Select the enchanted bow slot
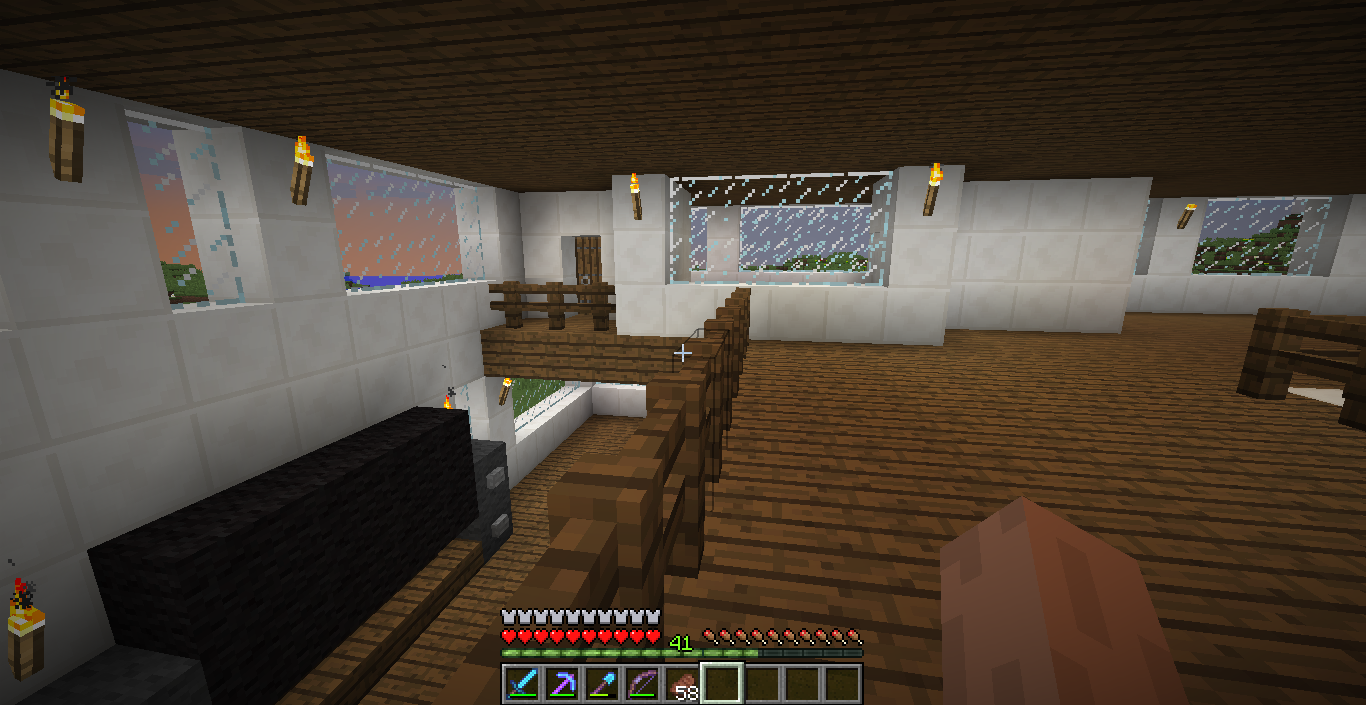1366x705 pixels. 641,684
